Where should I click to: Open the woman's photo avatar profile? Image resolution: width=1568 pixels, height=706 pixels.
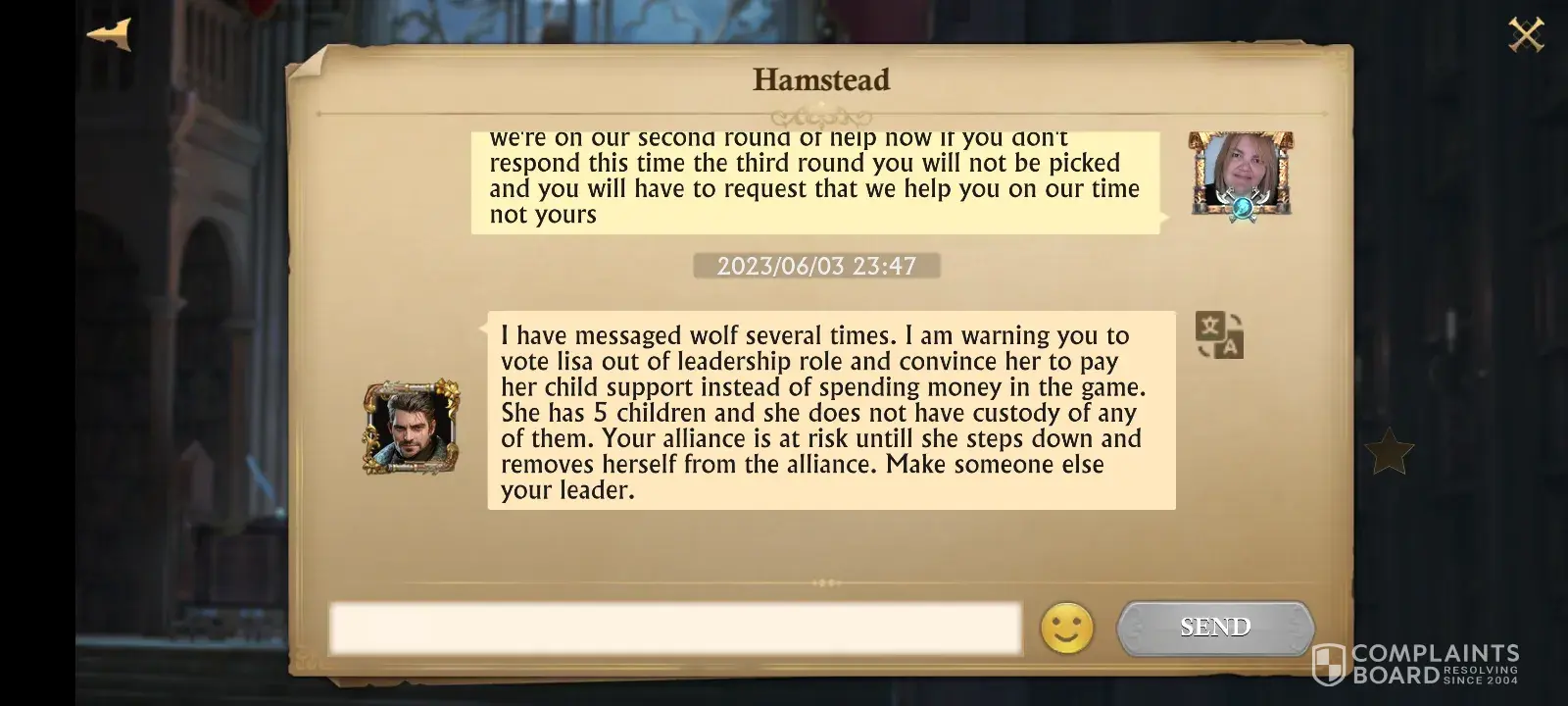click(x=1241, y=174)
